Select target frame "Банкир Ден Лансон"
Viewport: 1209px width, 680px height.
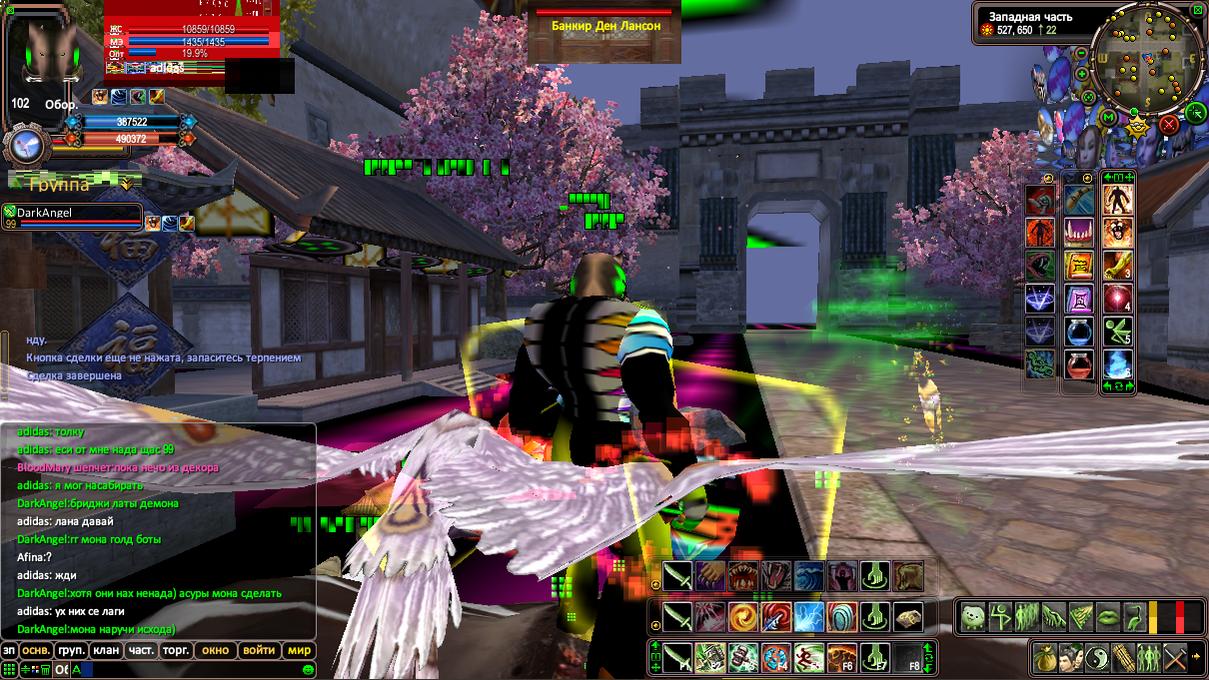pos(606,26)
